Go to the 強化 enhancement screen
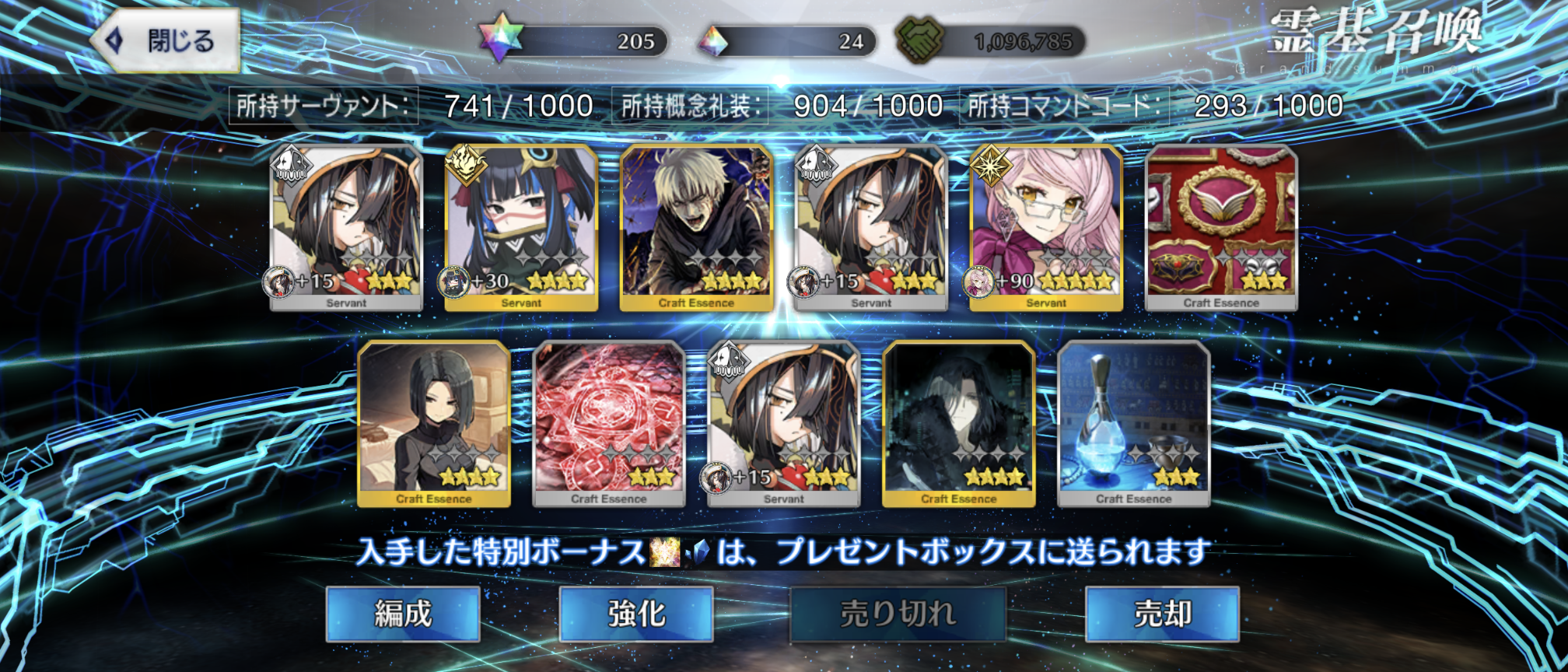The height and width of the screenshot is (672, 1568). [636, 614]
